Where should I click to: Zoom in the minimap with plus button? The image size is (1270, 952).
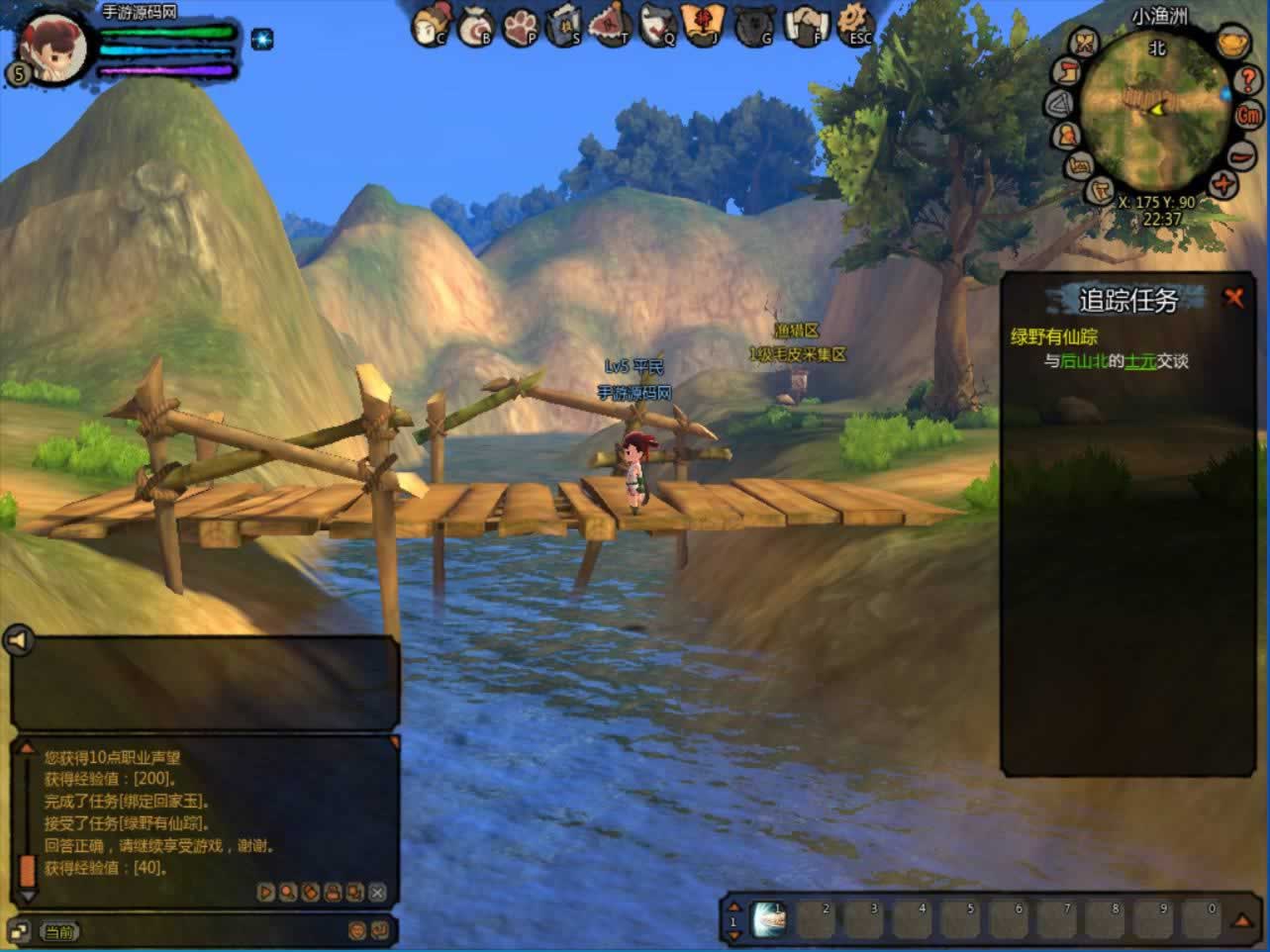(x=1224, y=185)
